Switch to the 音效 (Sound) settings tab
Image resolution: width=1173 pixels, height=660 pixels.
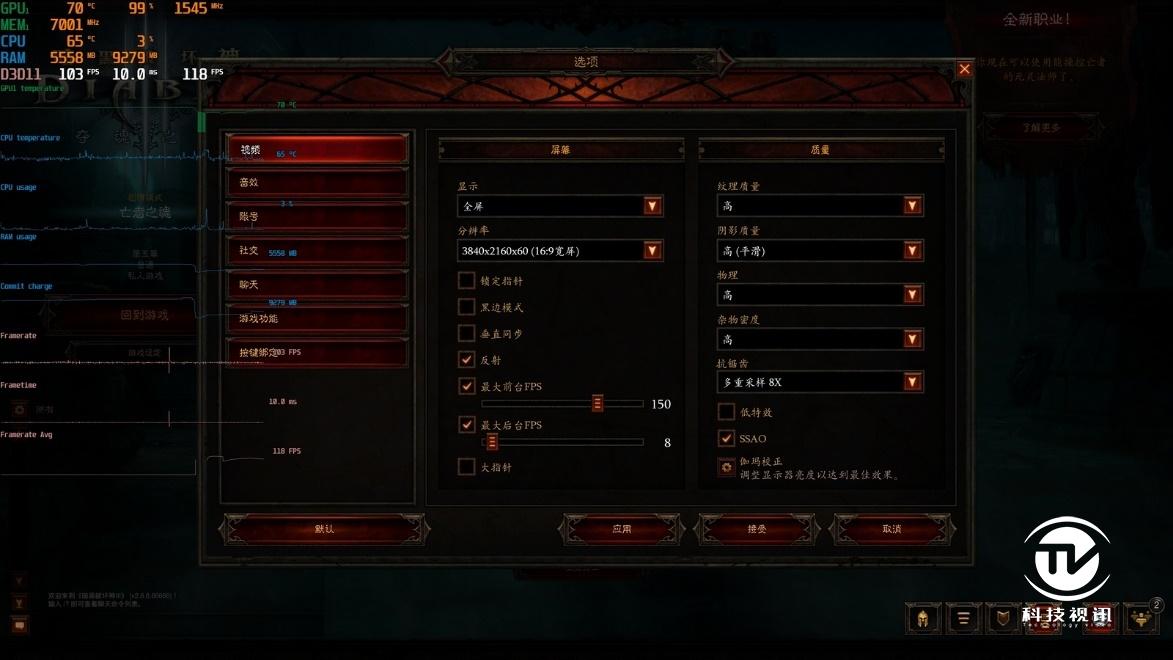coord(317,183)
